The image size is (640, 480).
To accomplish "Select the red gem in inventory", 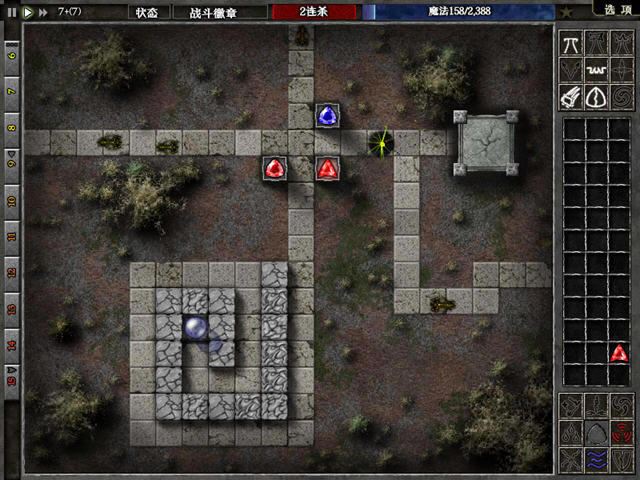I will pos(620,352).
